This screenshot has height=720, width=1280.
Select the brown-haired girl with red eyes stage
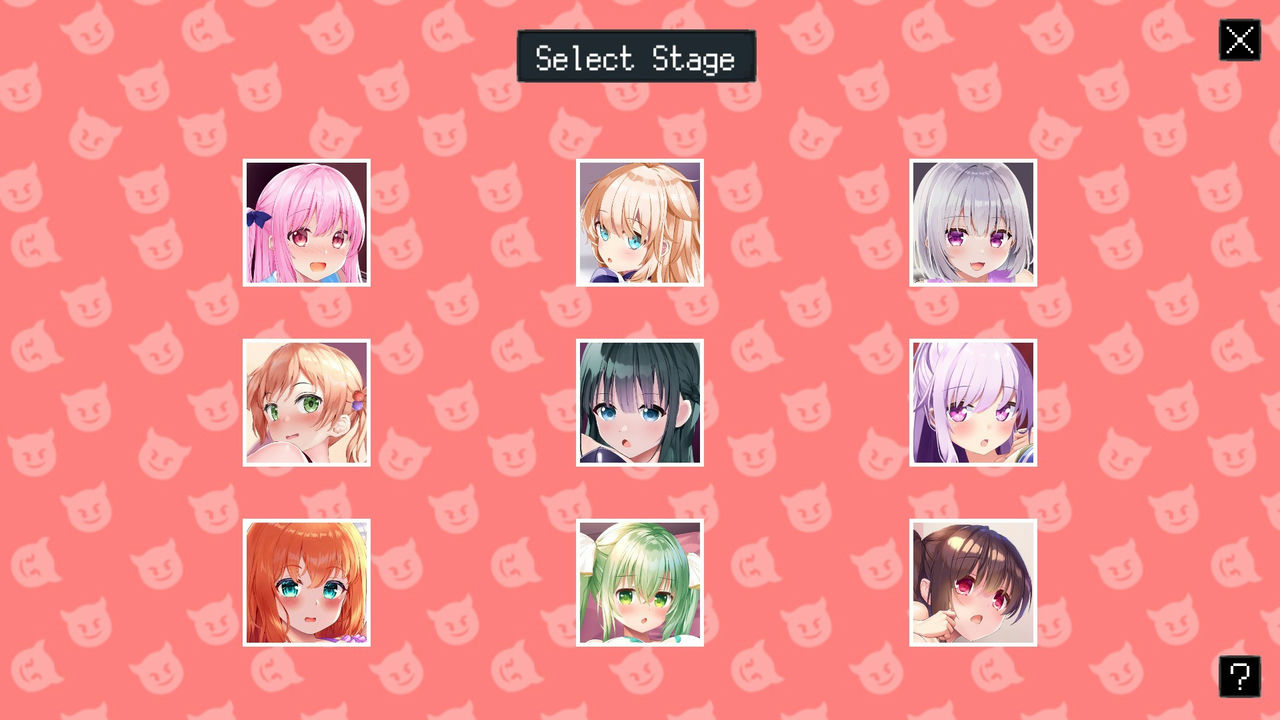pyautogui.click(x=972, y=582)
